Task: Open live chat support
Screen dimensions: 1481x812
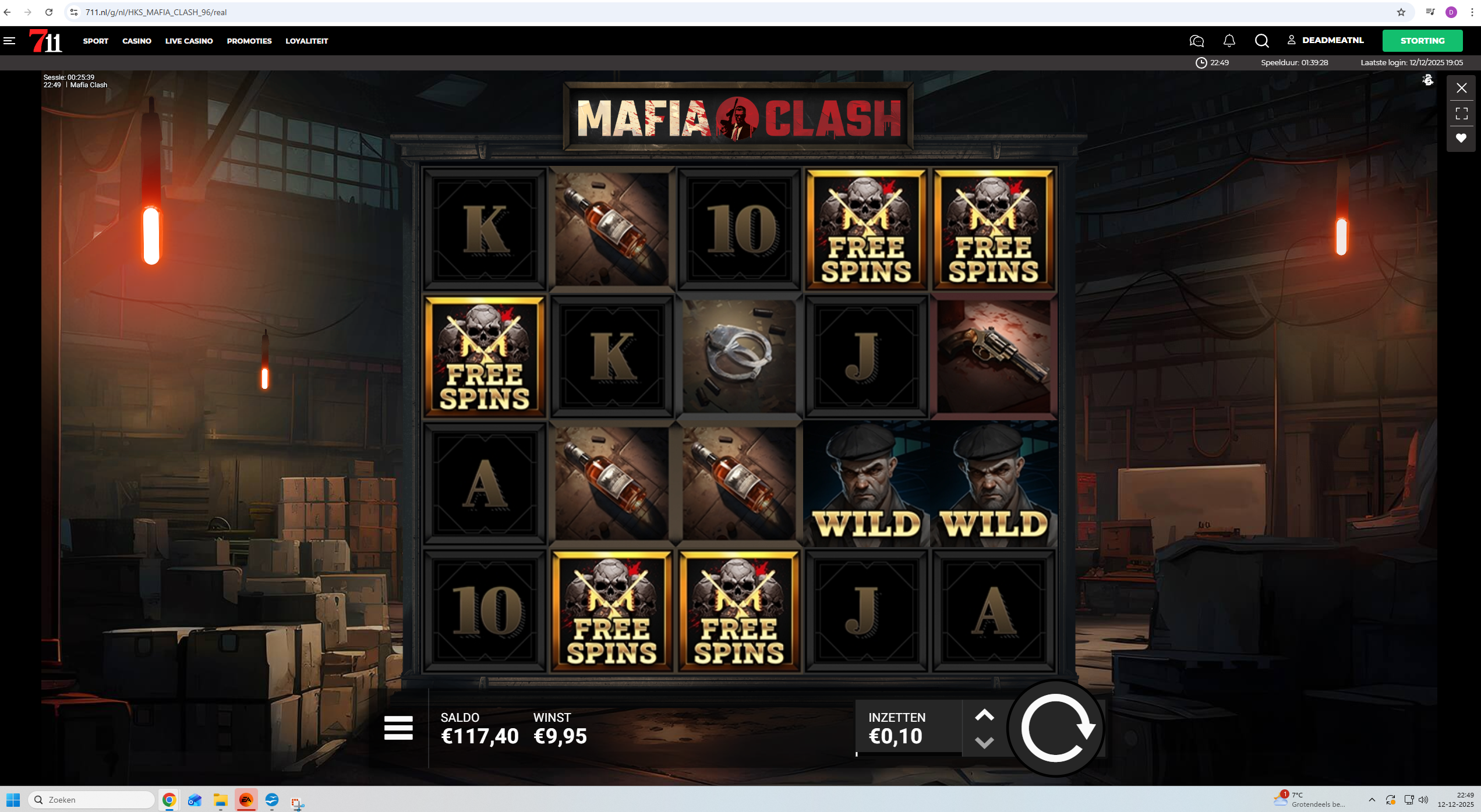Action: [1196, 41]
